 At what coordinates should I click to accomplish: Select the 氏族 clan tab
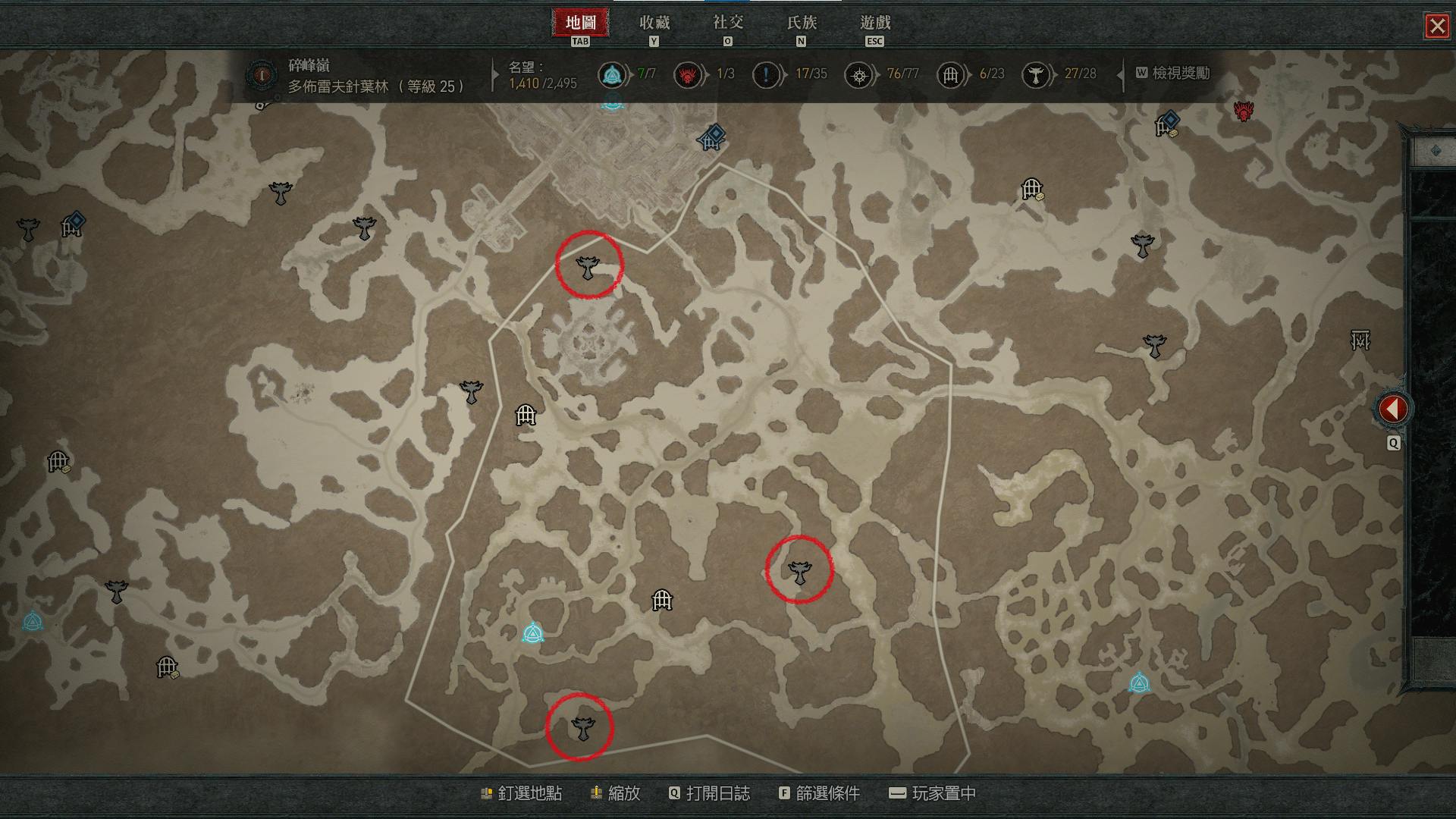click(x=801, y=24)
